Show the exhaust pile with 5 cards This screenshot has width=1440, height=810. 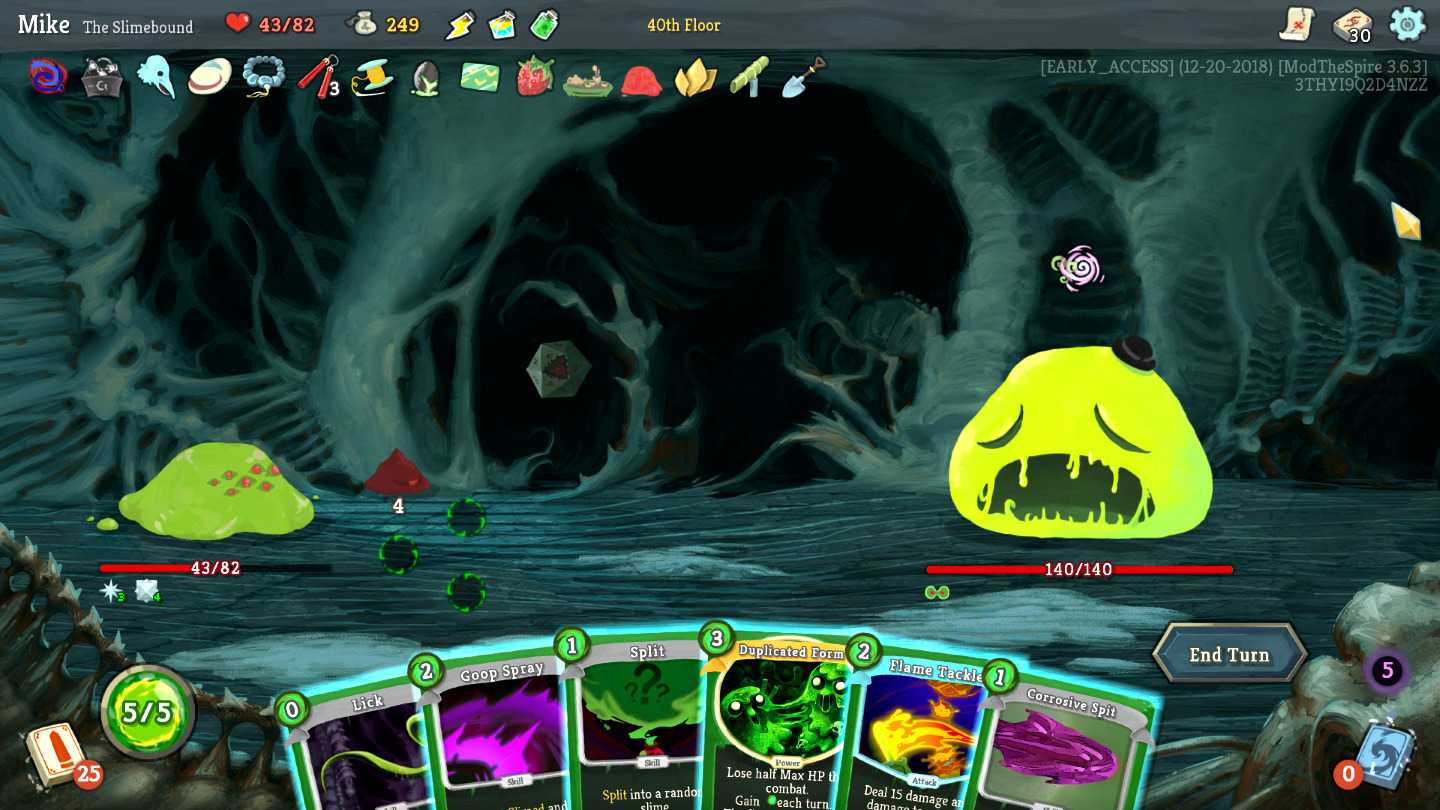tap(1387, 671)
